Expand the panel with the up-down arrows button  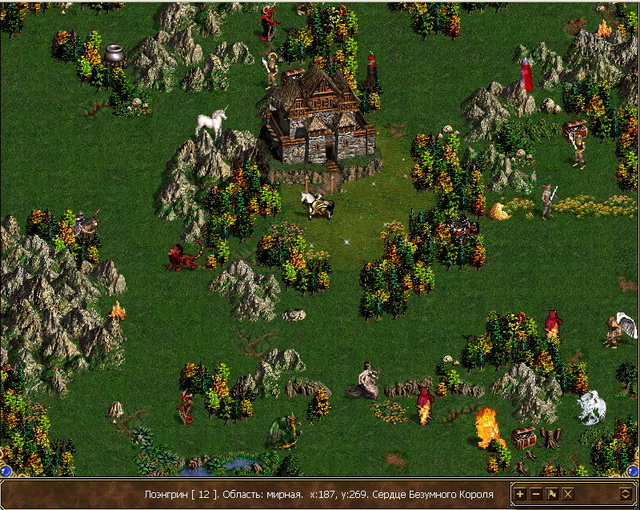point(625,494)
